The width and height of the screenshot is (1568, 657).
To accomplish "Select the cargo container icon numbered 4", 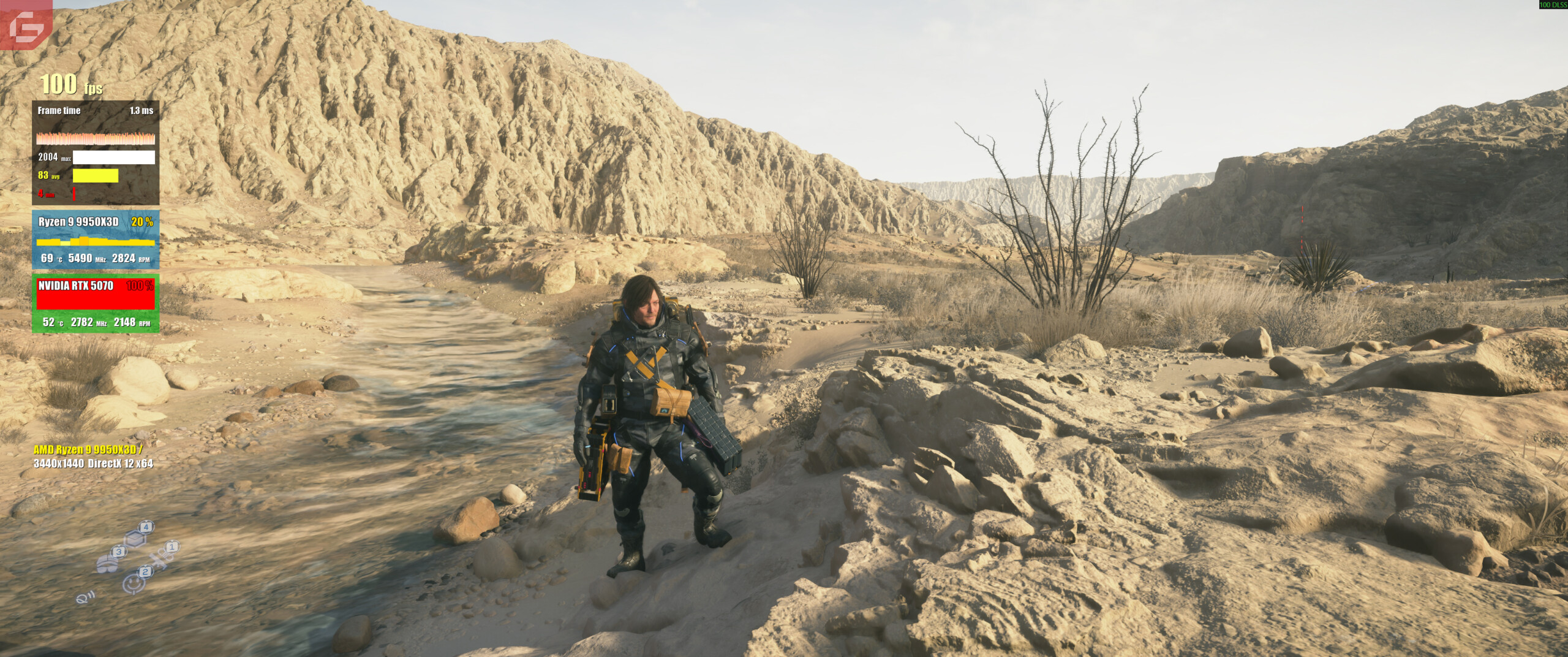I will [135, 539].
